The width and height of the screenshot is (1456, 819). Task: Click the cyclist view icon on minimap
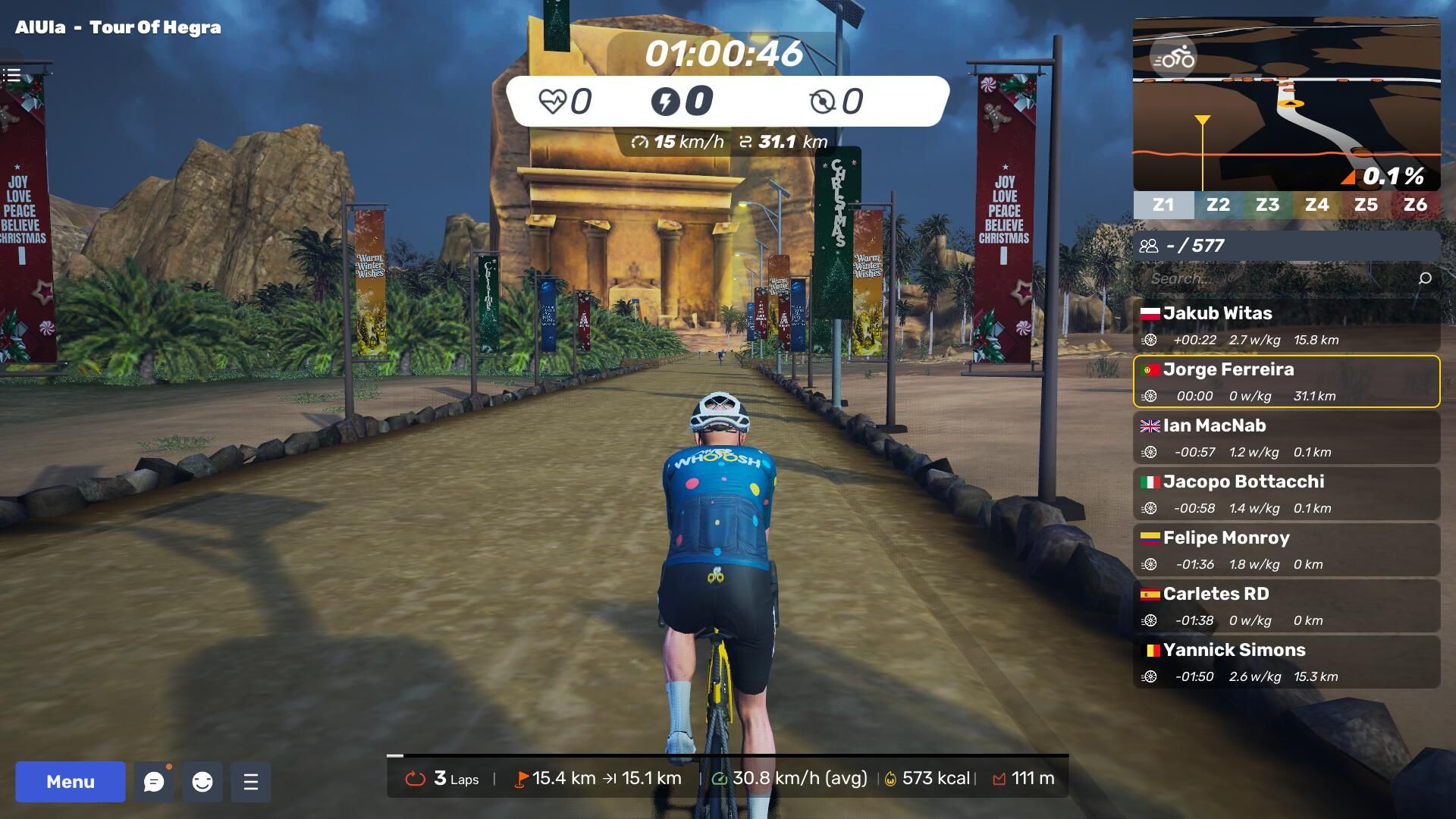[x=1173, y=58]
